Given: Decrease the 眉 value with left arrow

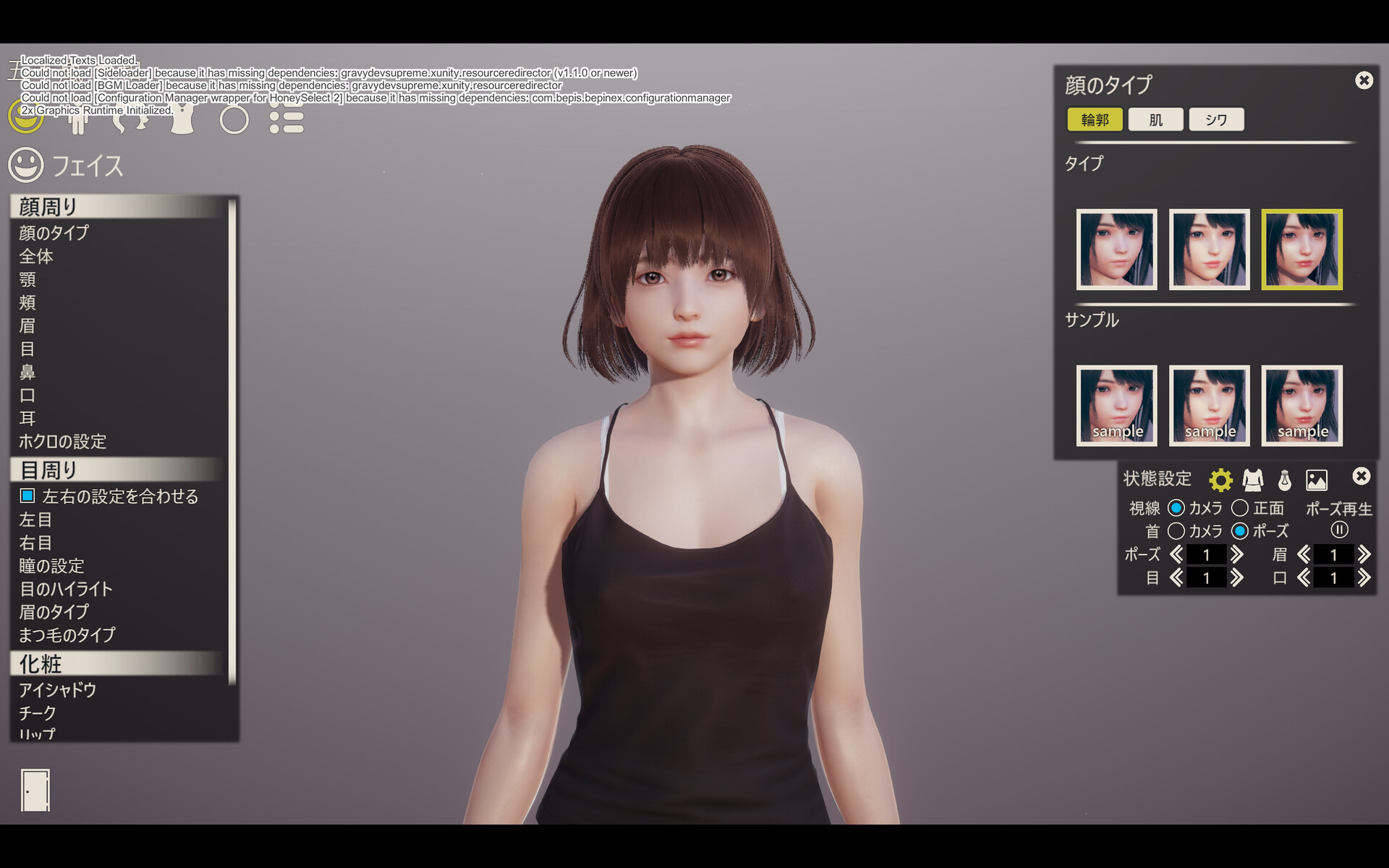Looking at the screenshot, I should click(x=1304, y=555).
